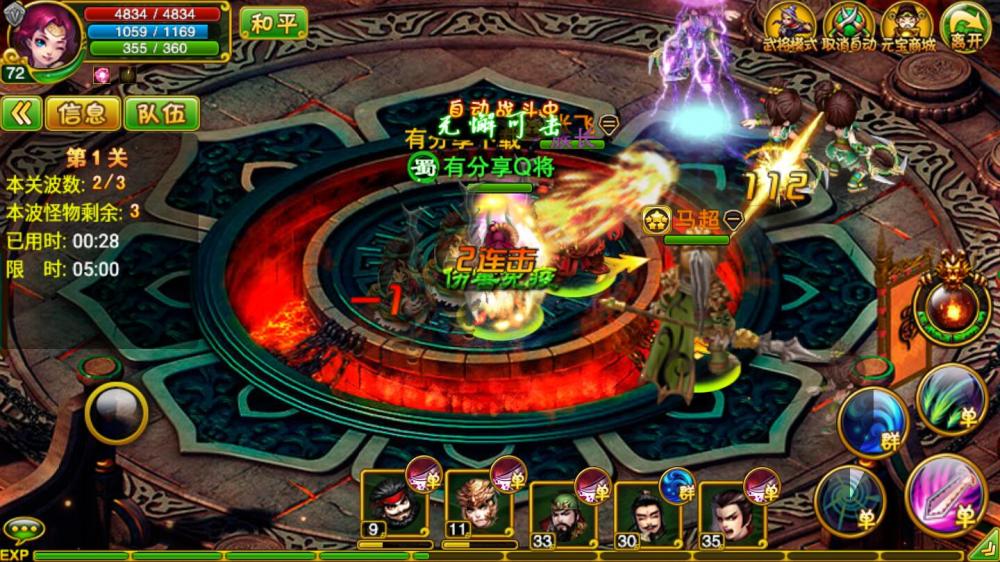
Task: Click the 和平 peace mode button
Action: [273, 23]
